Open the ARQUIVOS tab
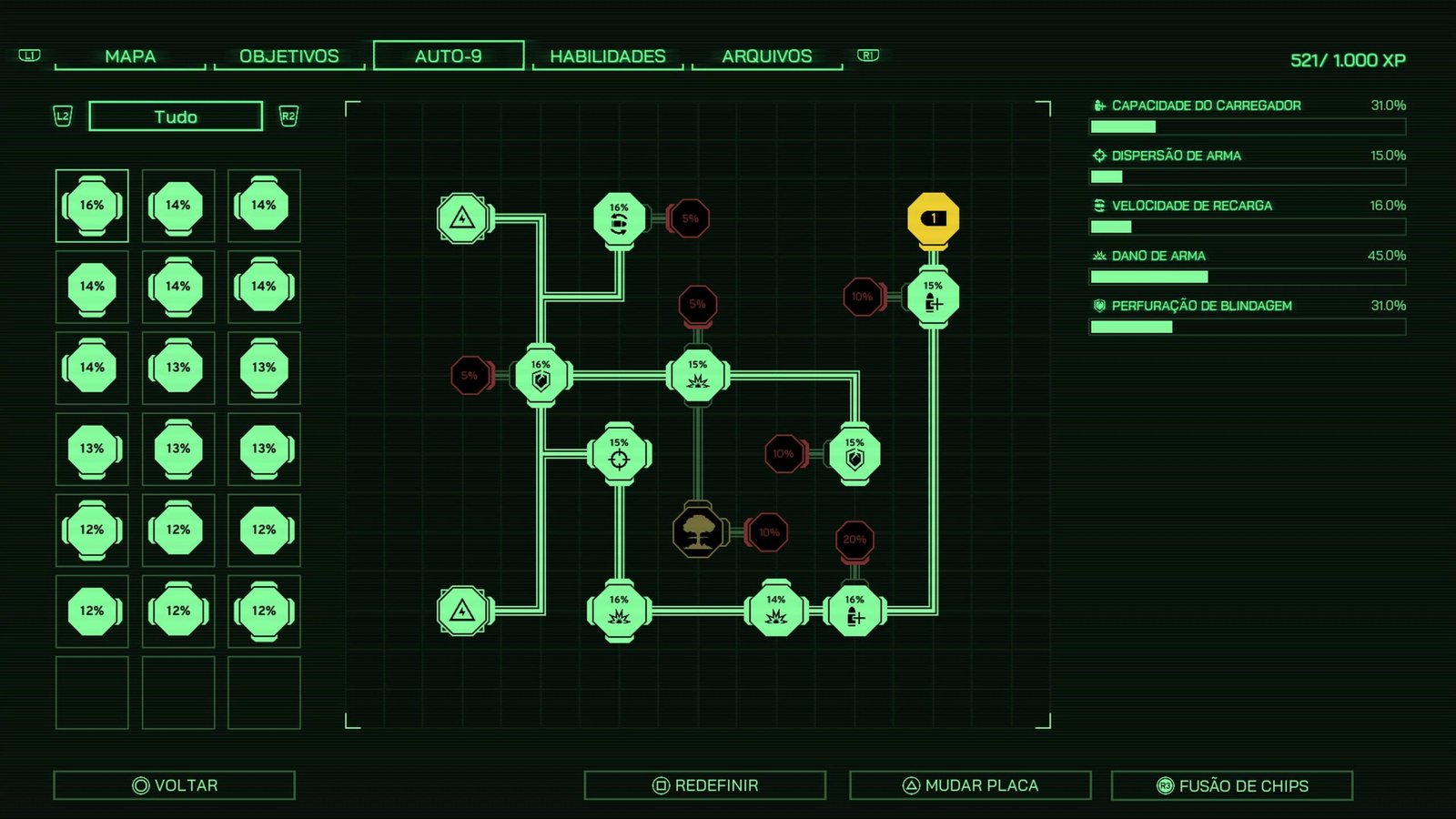 (767, 56)
